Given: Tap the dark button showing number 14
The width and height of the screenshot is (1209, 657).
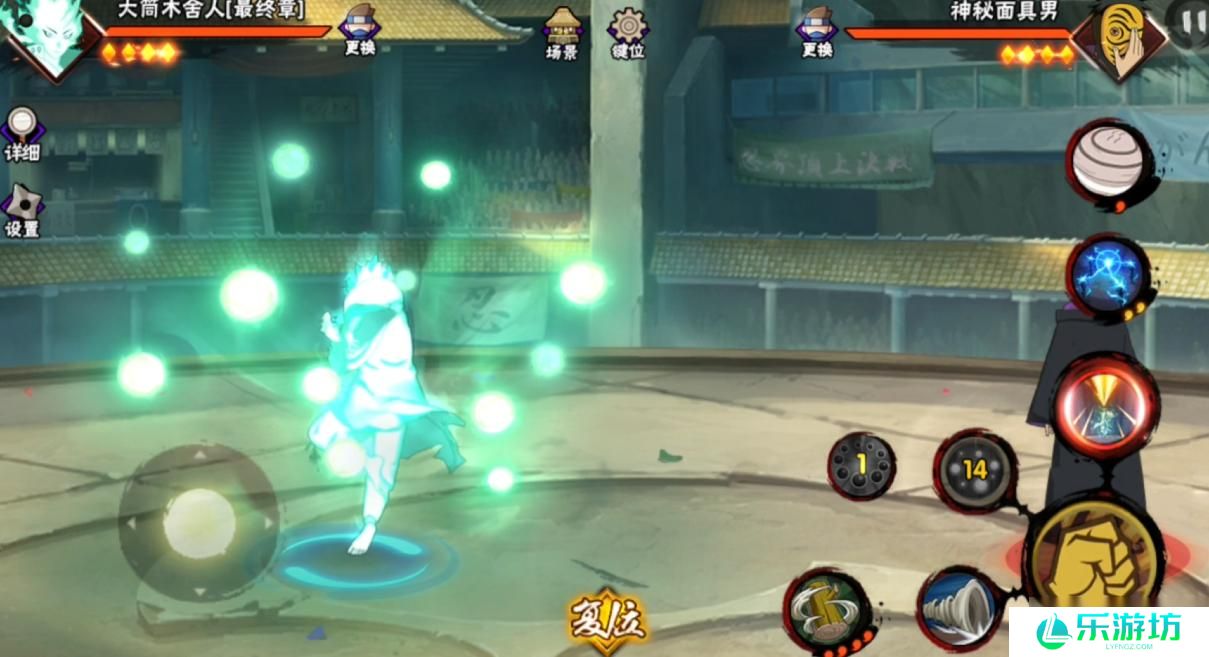Looking at the screenshot, I should coord(974,470).
